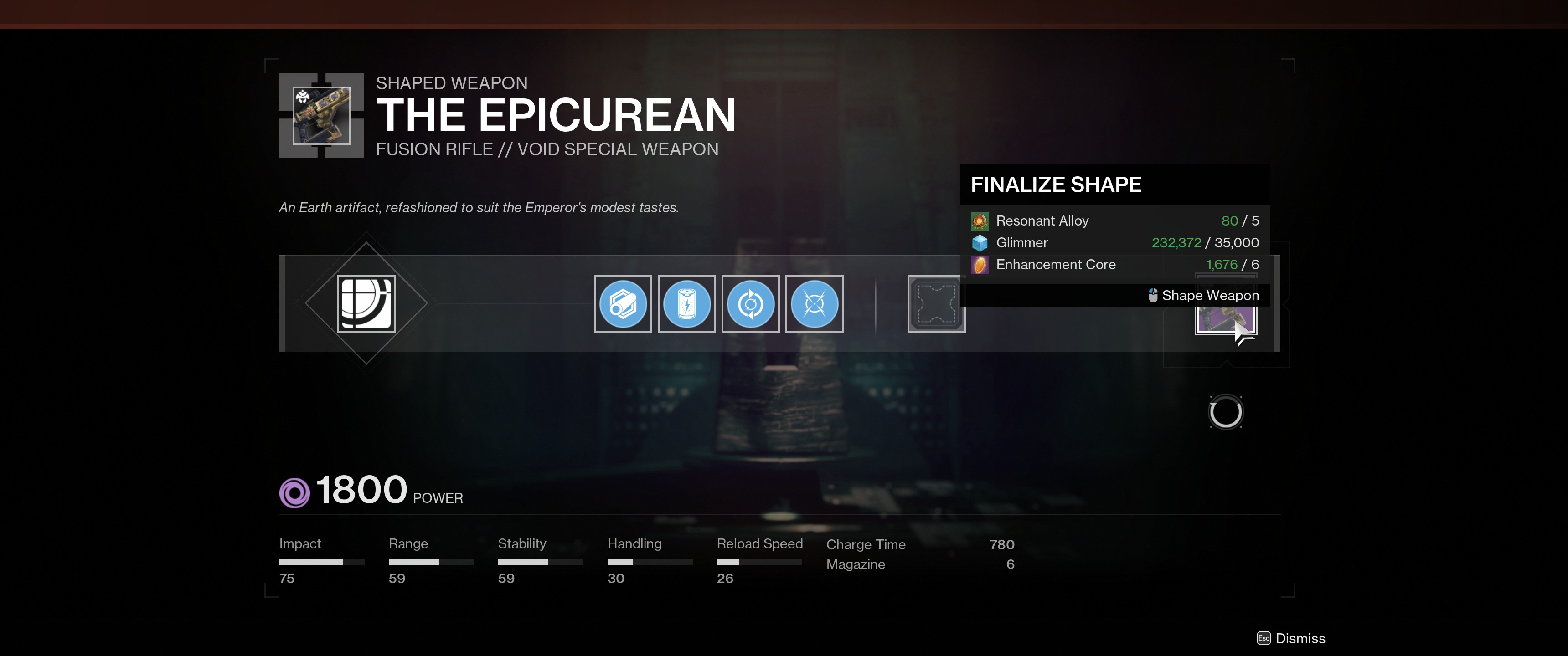Click The Epicurean weapon thumbnail
Screen dimensions: 1568x656
click(321, 116)
